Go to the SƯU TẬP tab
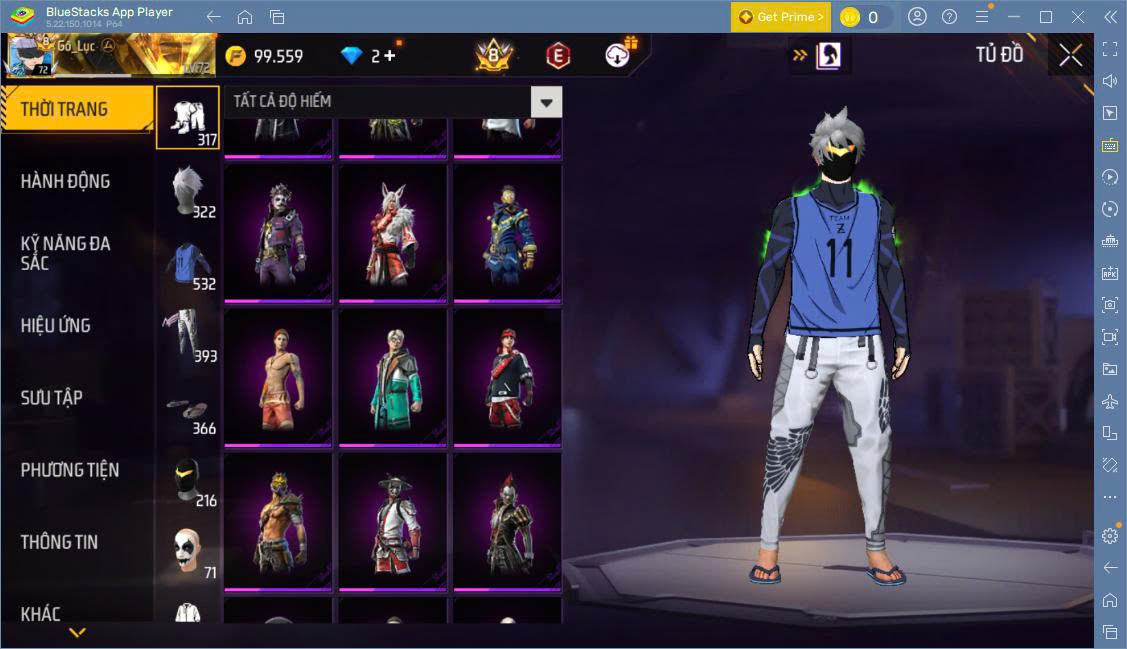Screen dimensions: 1127x649 52,397
